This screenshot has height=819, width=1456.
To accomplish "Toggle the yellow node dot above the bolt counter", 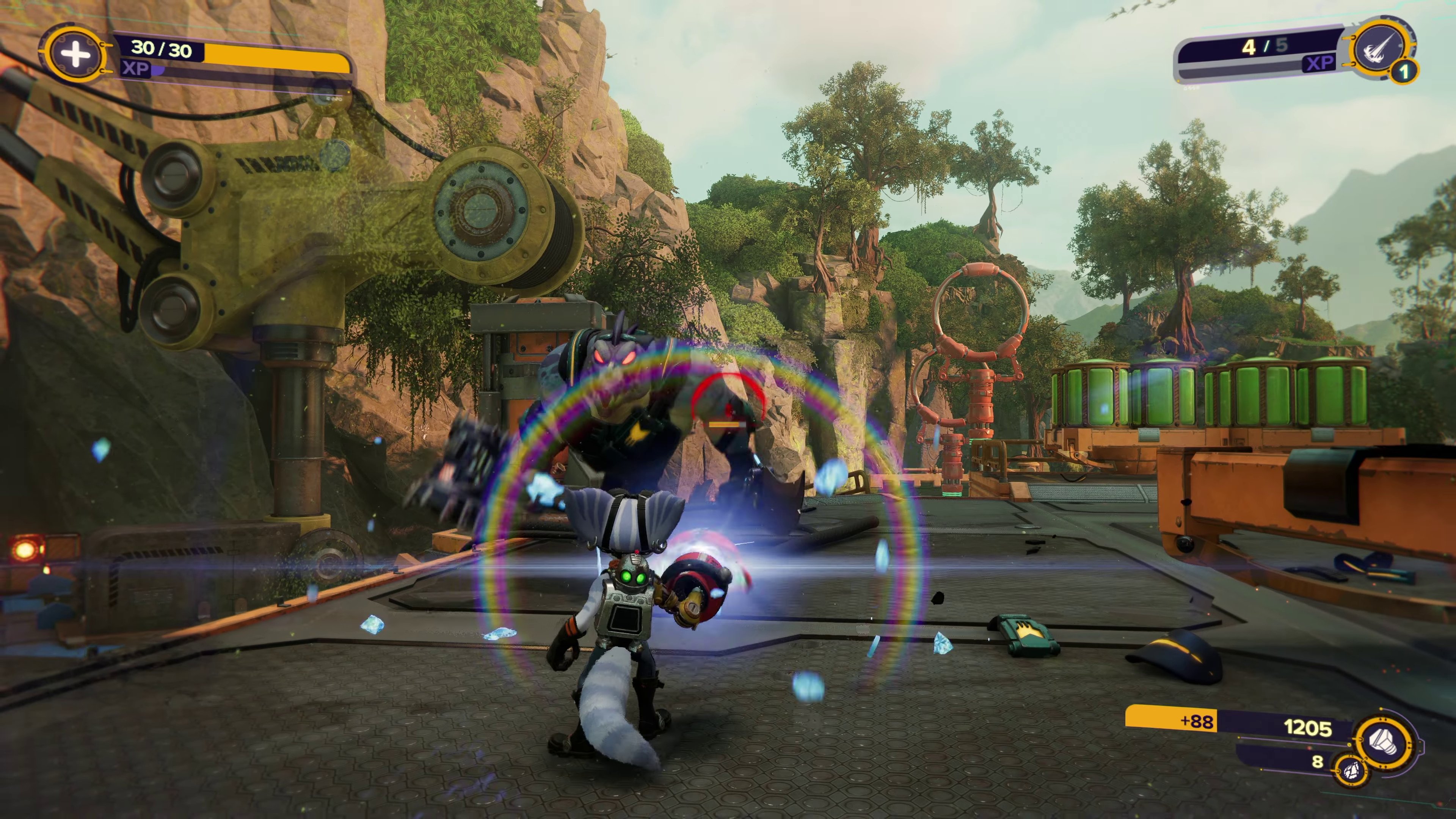I will (x=1381, y=709).
